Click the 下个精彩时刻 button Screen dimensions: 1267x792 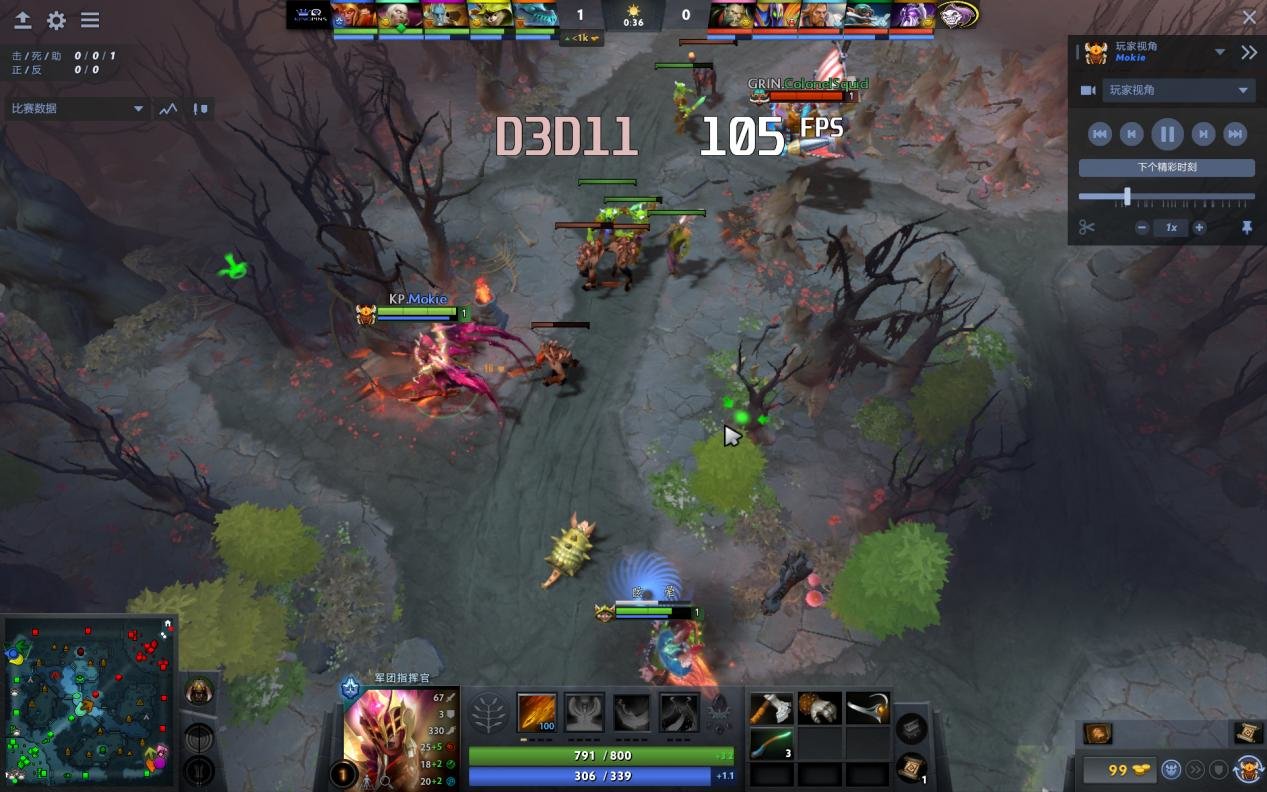(x=1166, y=168)
